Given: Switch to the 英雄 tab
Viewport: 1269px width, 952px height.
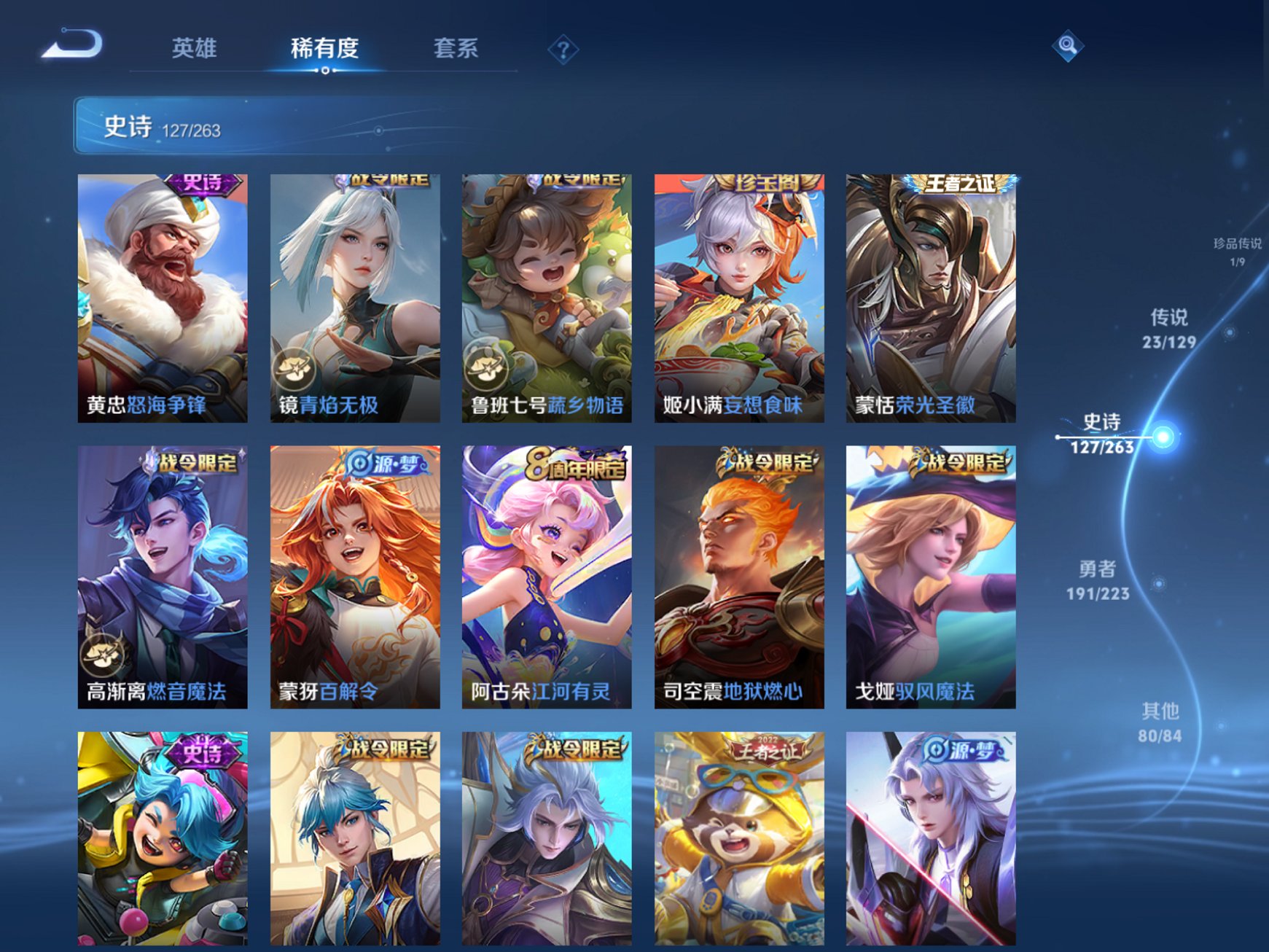Looking at the screenshot, I should point(194,48).
